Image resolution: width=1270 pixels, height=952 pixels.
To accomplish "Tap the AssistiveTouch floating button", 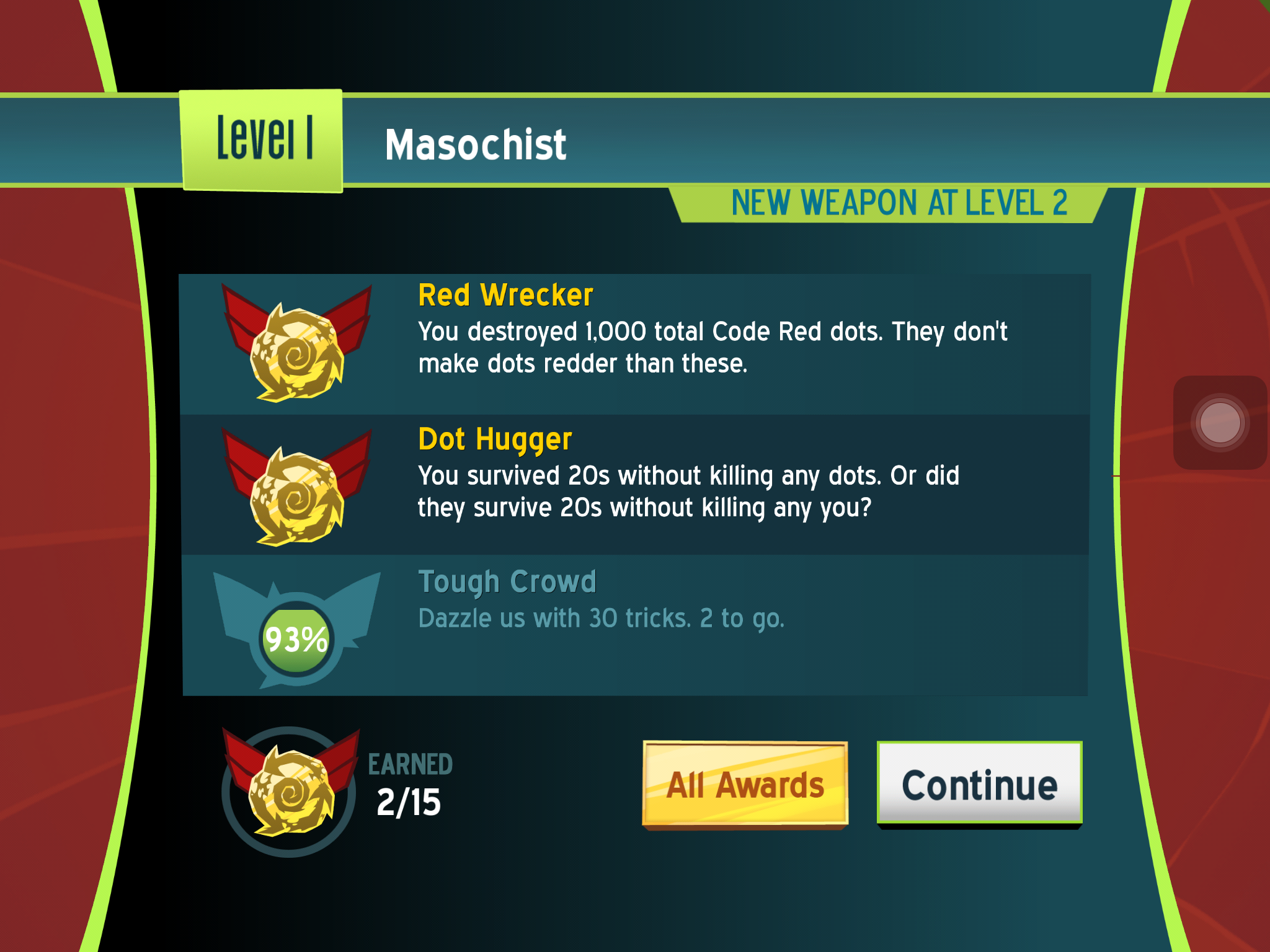I will (x=1219, y=423).
